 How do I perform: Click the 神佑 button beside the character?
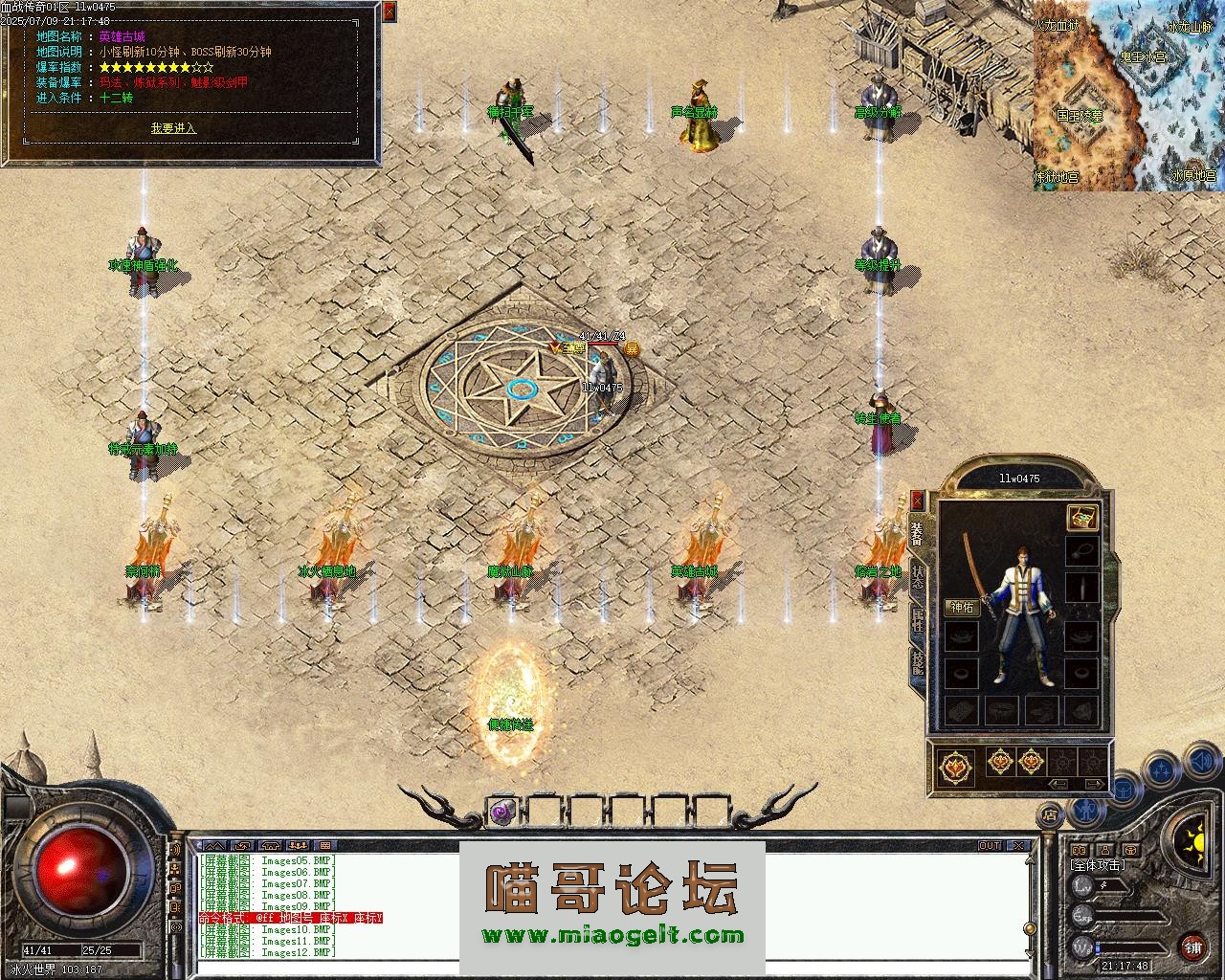click(x=961, y=608)
